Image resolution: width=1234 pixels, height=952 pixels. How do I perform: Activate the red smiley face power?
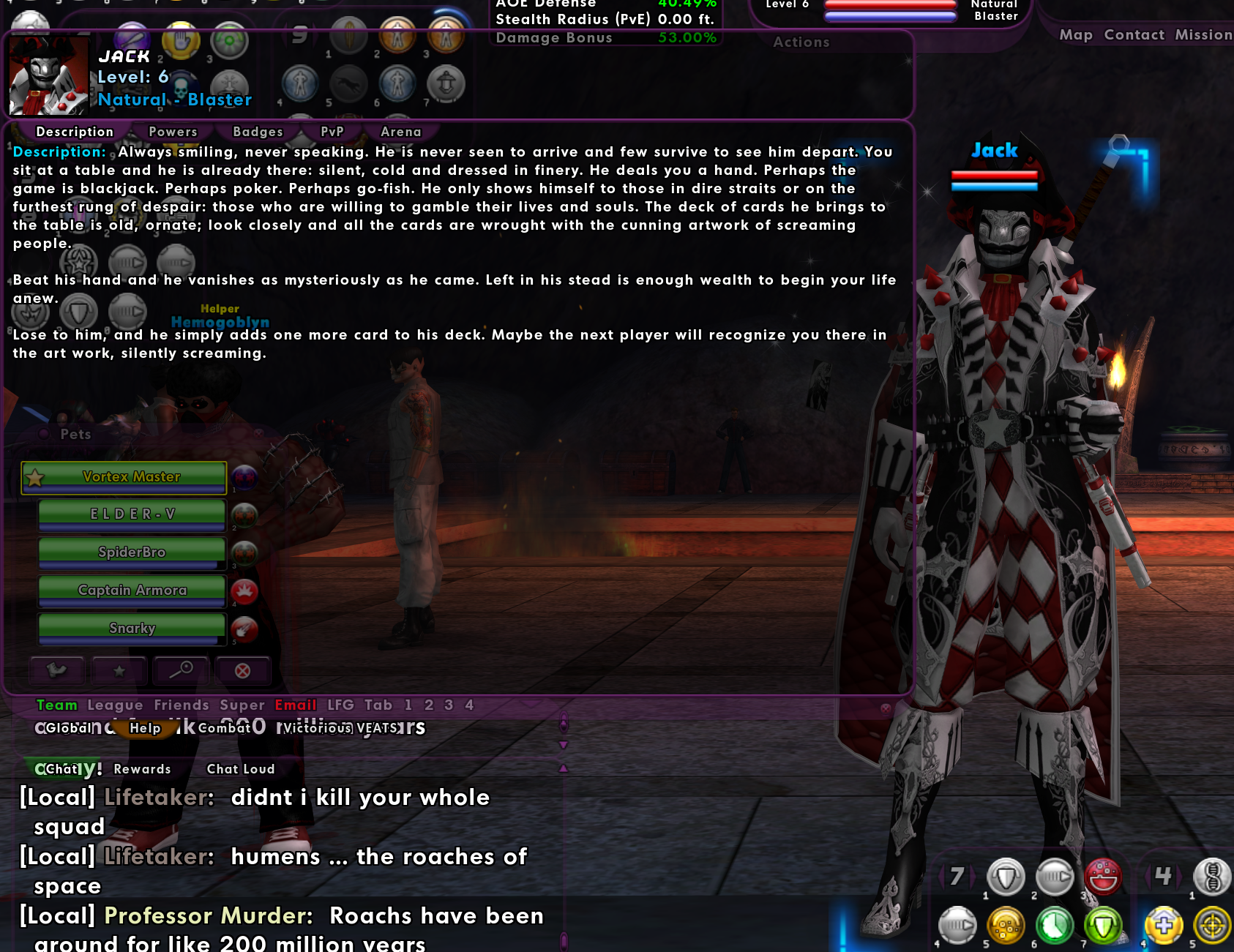pos(1103,876)
